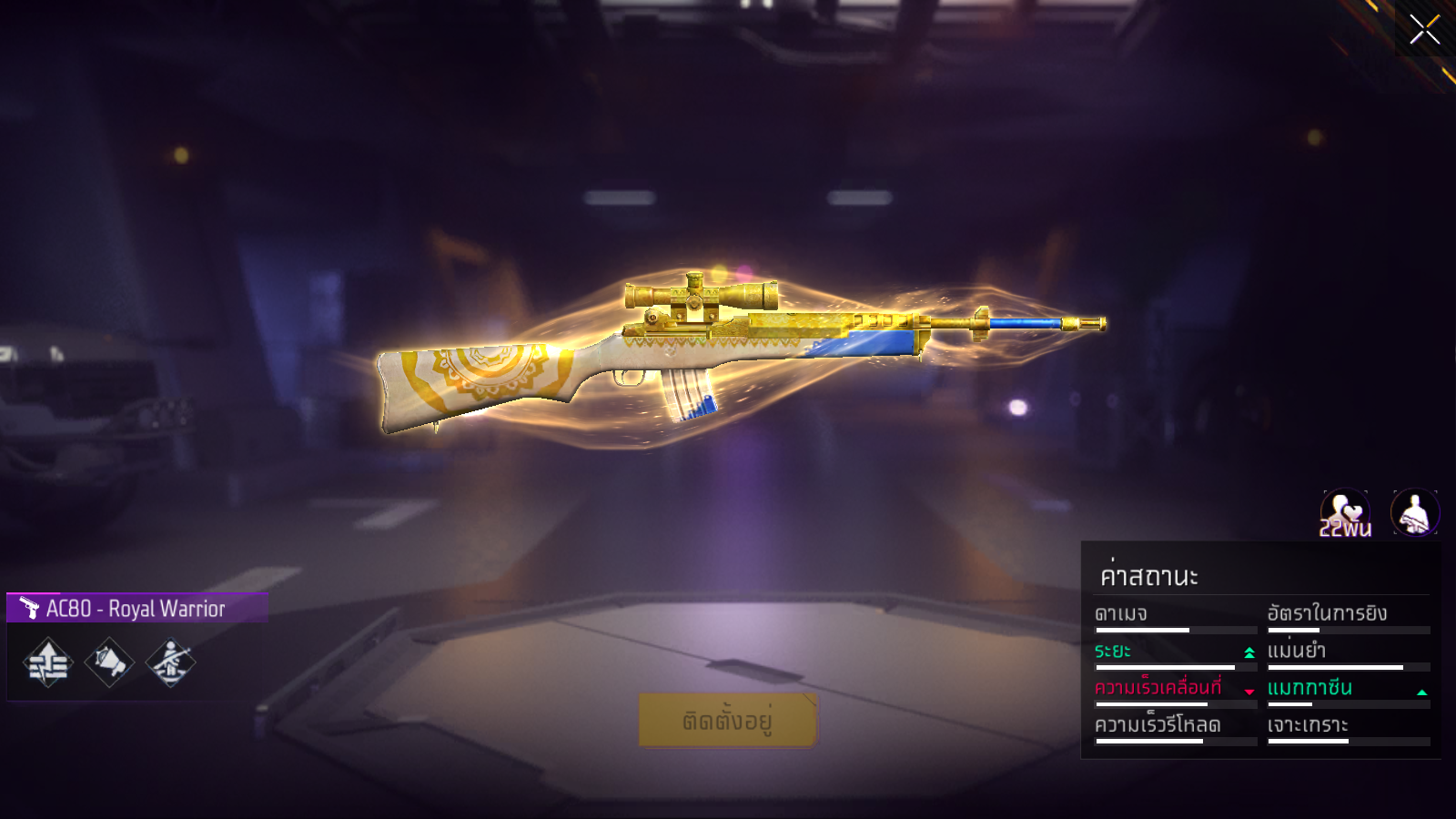This screenshot has height=819, width=1456.
Task: Close the weapon preview screen
Action: point(1424,30)
